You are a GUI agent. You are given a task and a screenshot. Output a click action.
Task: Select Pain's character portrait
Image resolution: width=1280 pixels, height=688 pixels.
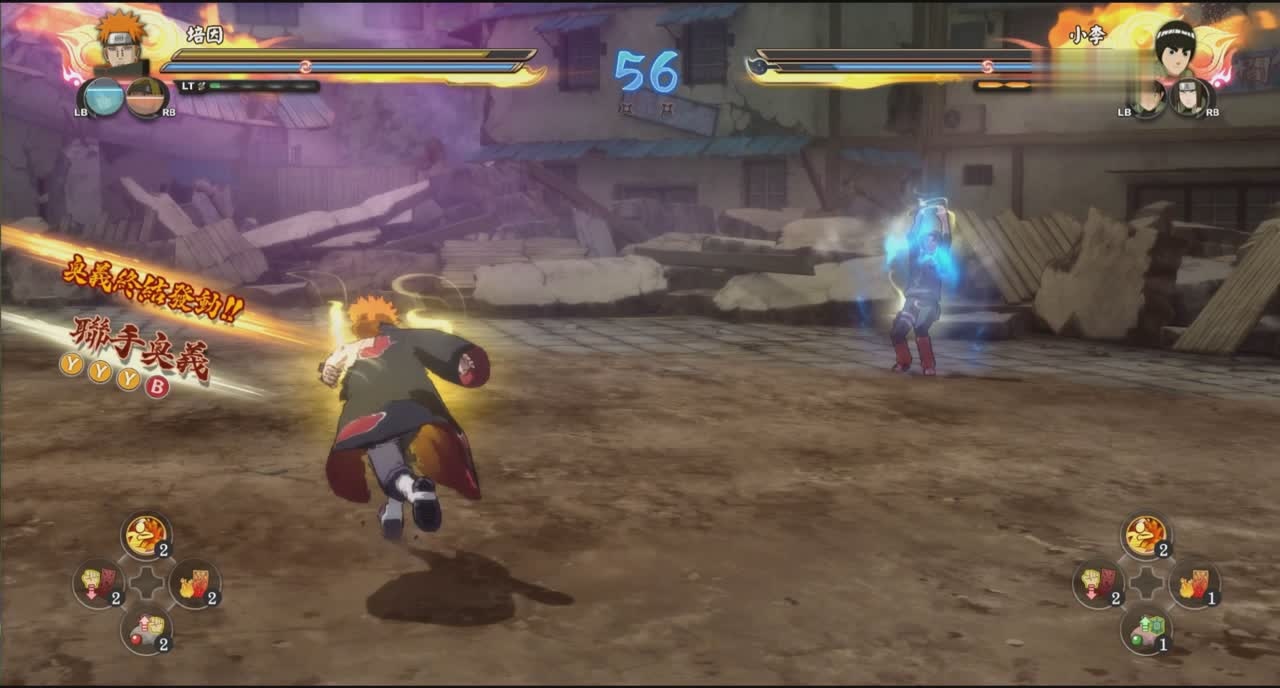(121, 40)
